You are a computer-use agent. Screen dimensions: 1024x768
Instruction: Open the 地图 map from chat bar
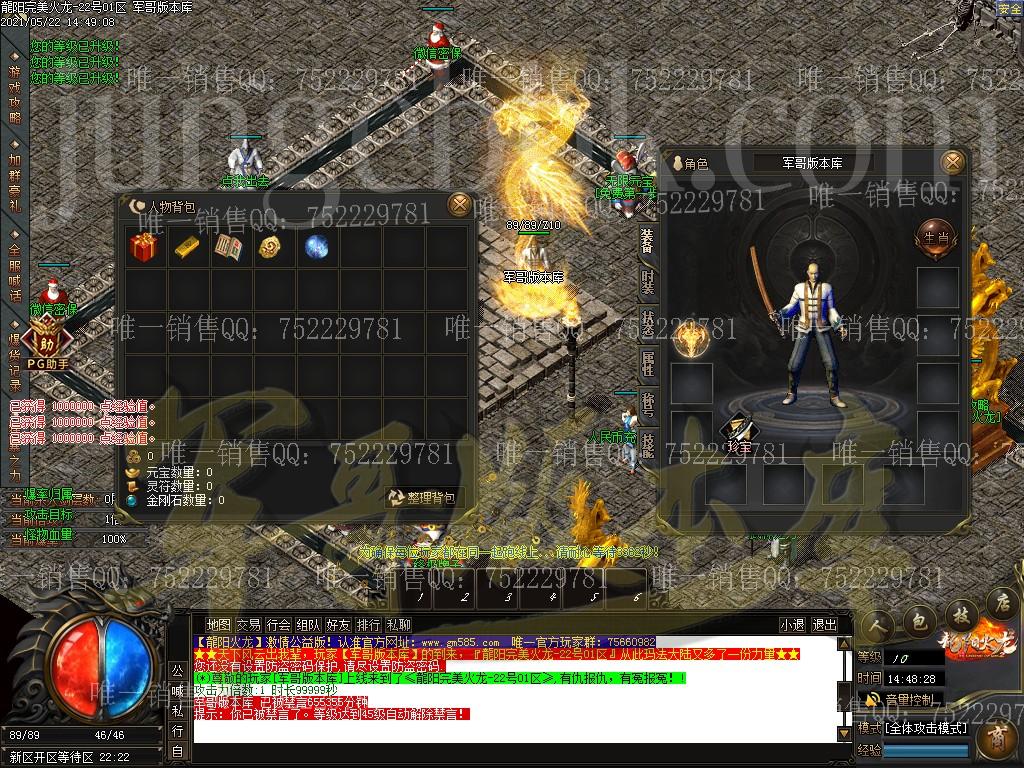(x=218, y=625)
